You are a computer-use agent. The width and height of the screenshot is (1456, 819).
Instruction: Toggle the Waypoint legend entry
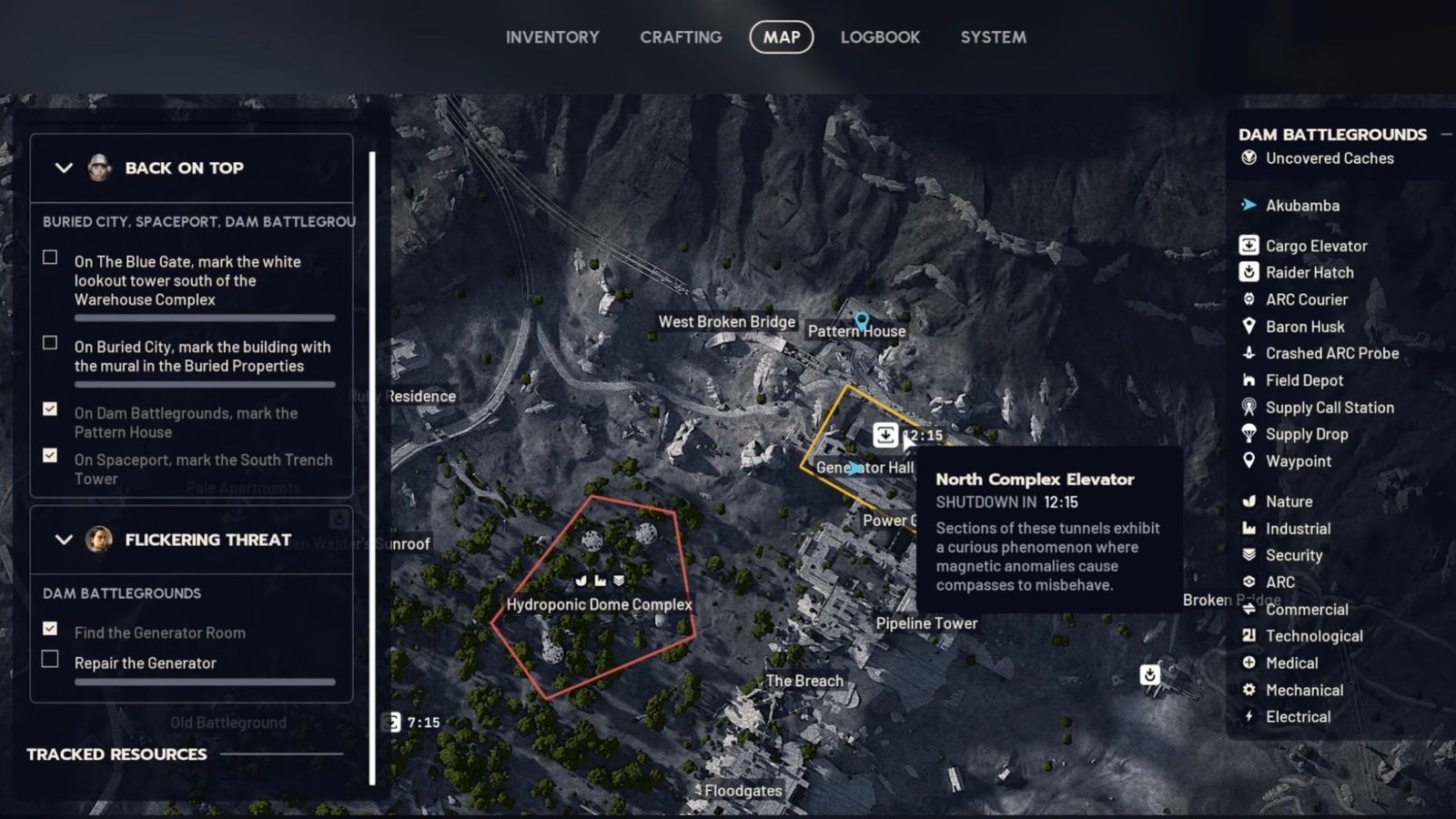1298,461
